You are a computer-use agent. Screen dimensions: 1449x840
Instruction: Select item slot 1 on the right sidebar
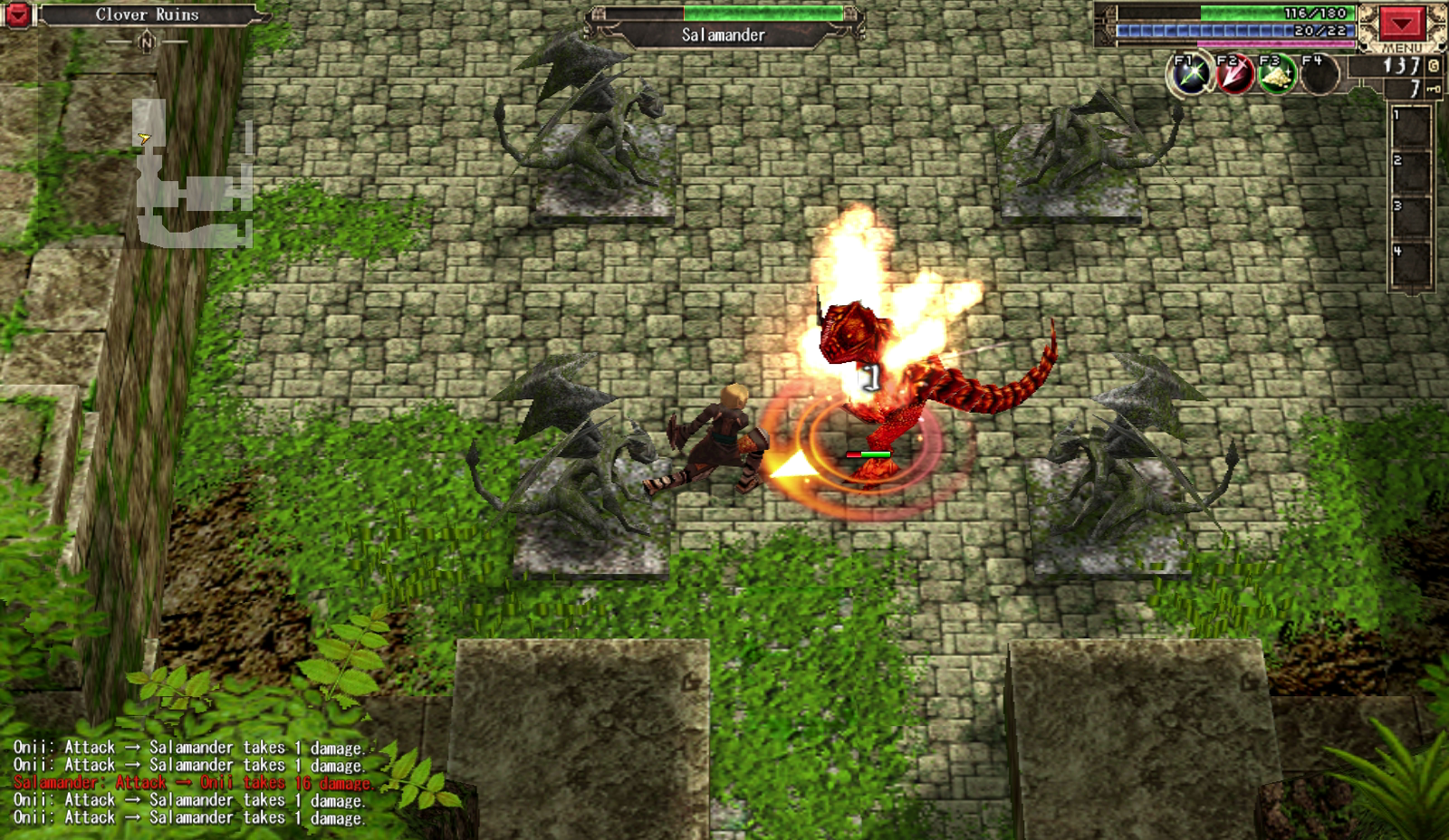pos(1411,127)
